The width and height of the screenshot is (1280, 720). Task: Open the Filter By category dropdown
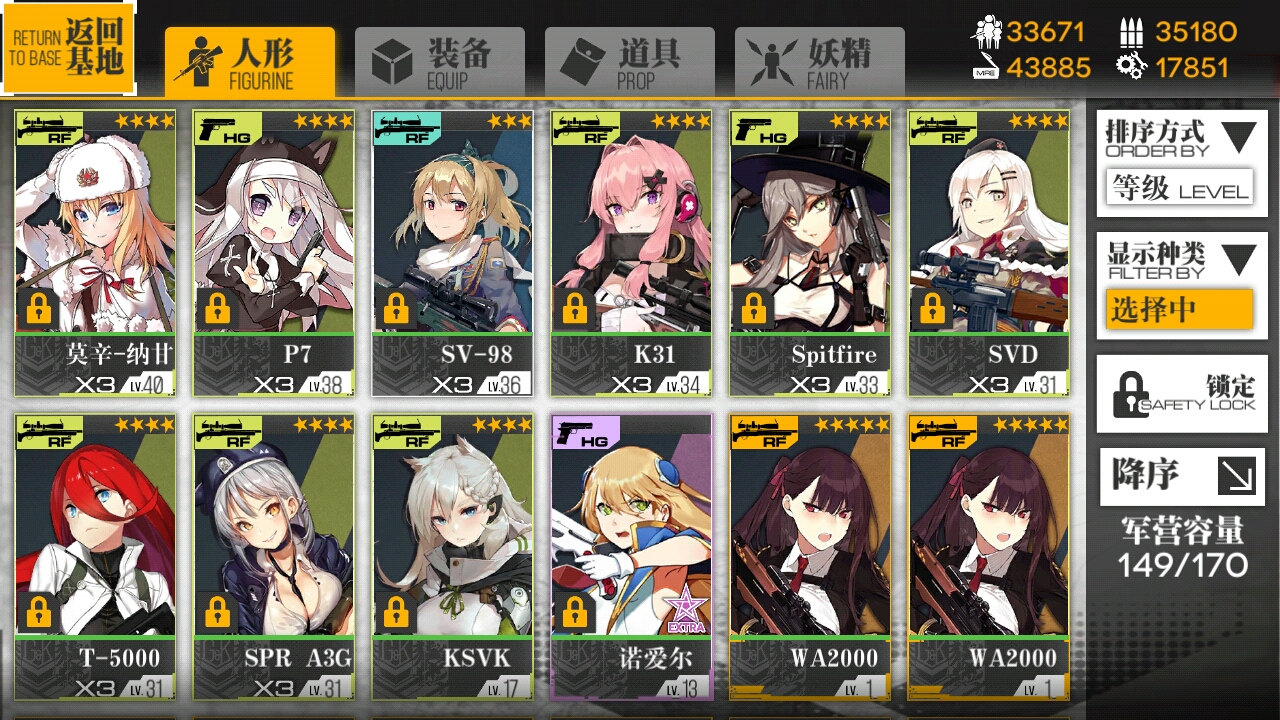pos(1181,260)
